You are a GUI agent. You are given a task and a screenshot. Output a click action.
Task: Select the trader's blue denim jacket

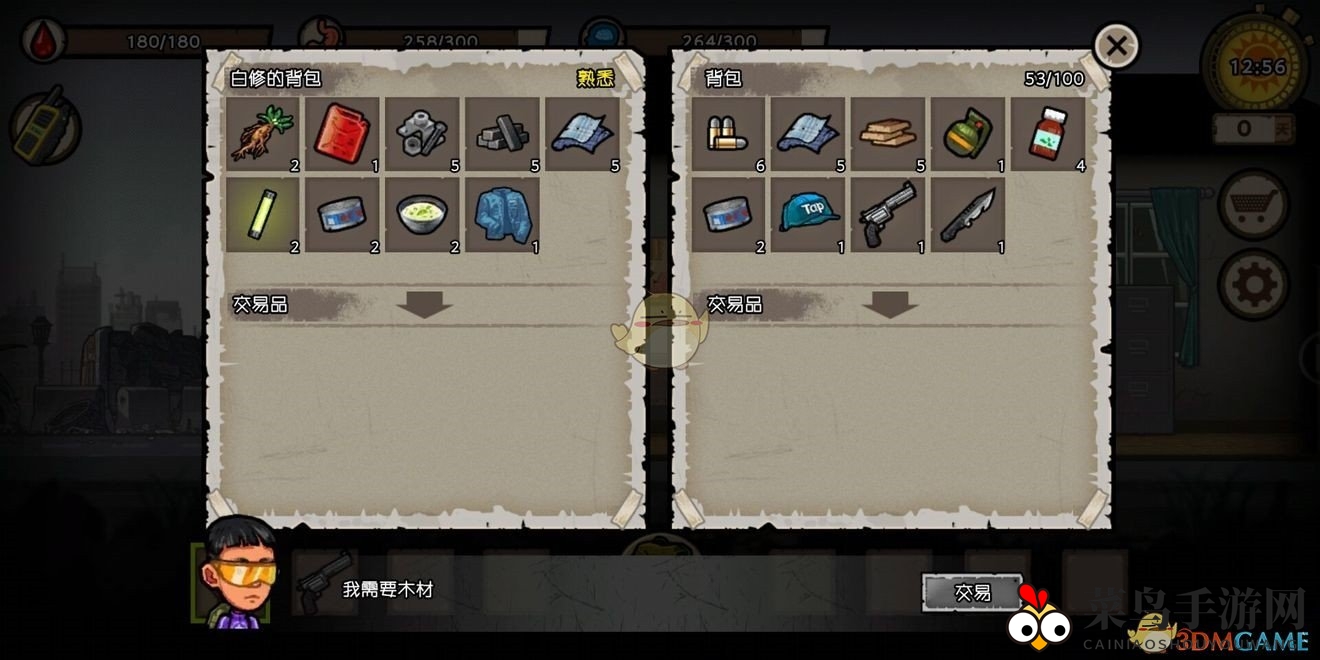tap(503, 214)
